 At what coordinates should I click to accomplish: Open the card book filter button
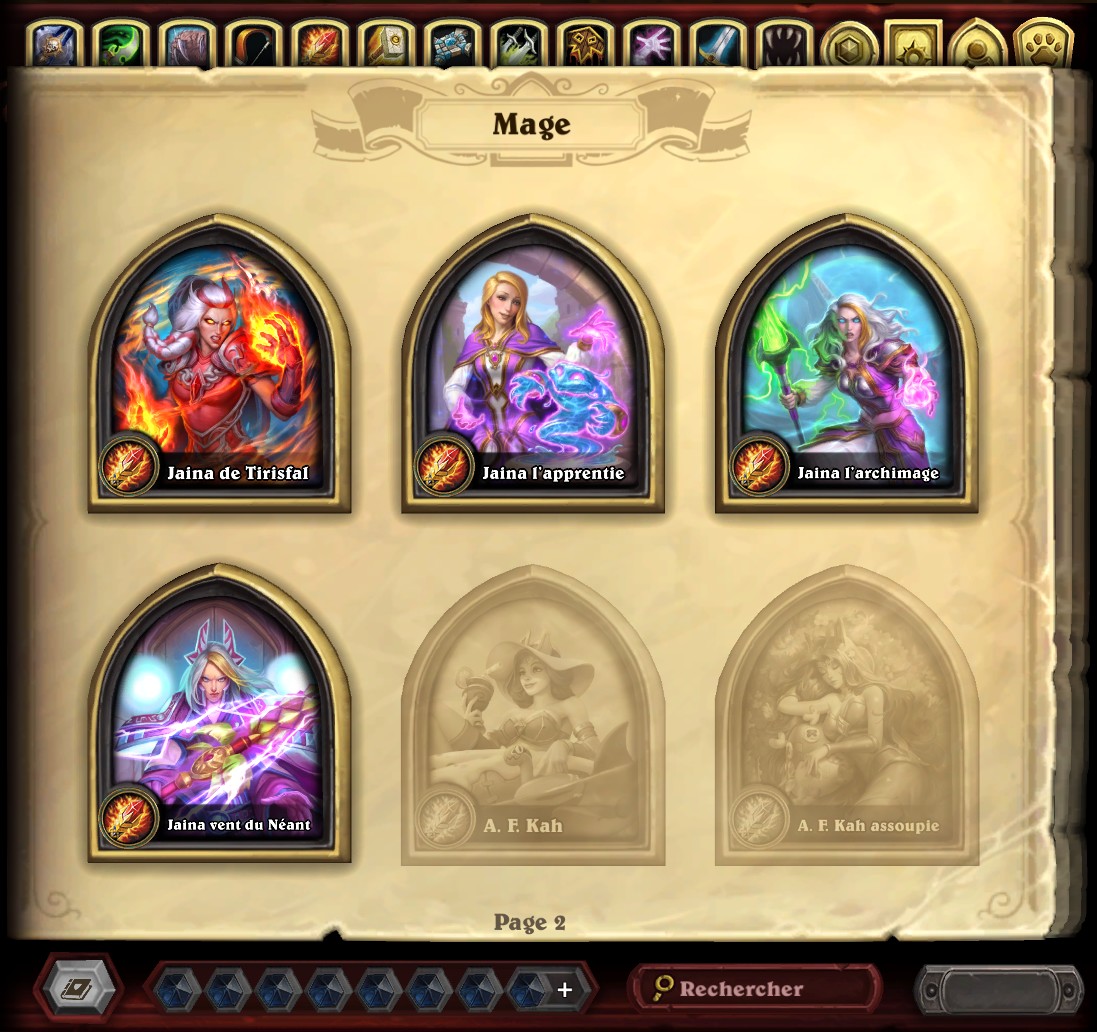pyautogui.click(x=78, y=989)
